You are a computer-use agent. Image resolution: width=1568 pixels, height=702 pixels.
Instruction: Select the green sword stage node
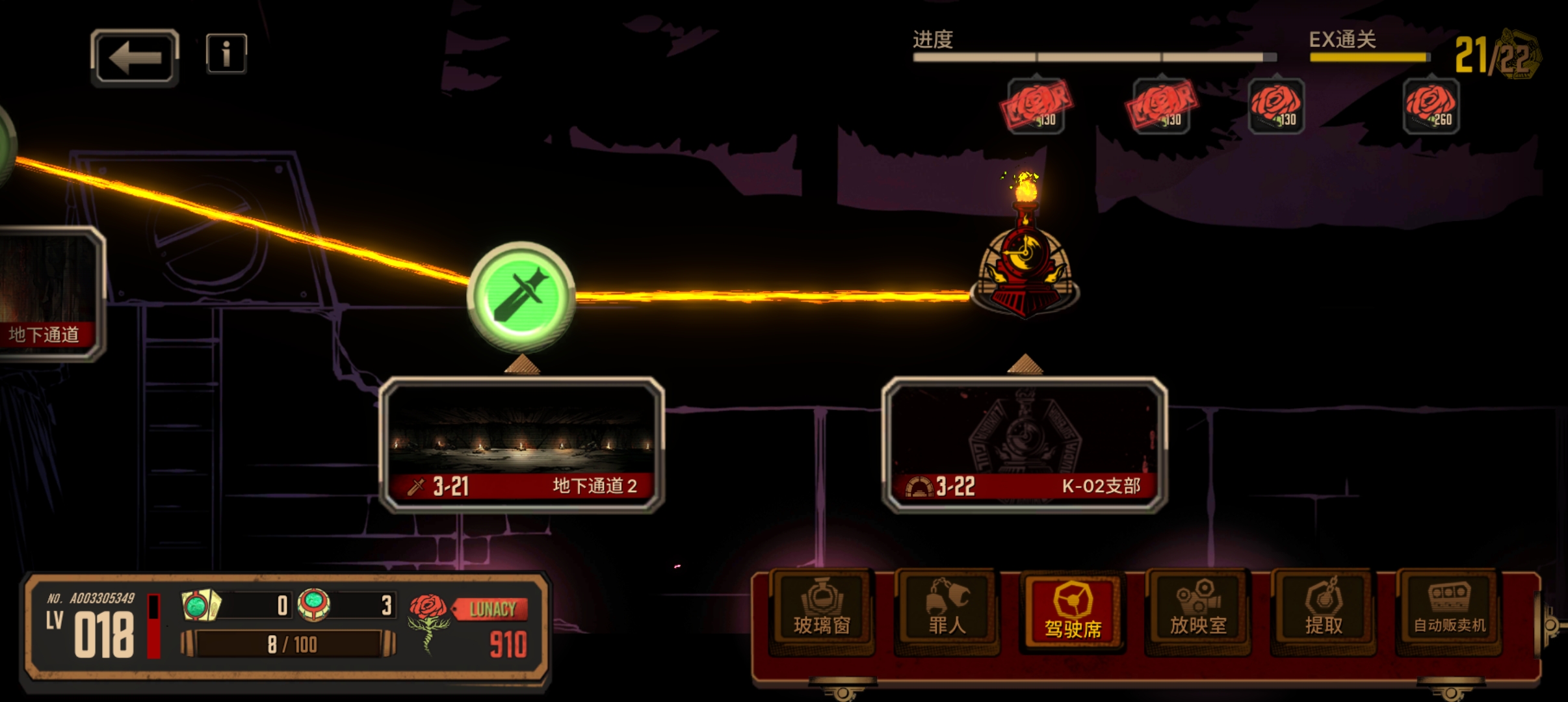tap(521, 296)
